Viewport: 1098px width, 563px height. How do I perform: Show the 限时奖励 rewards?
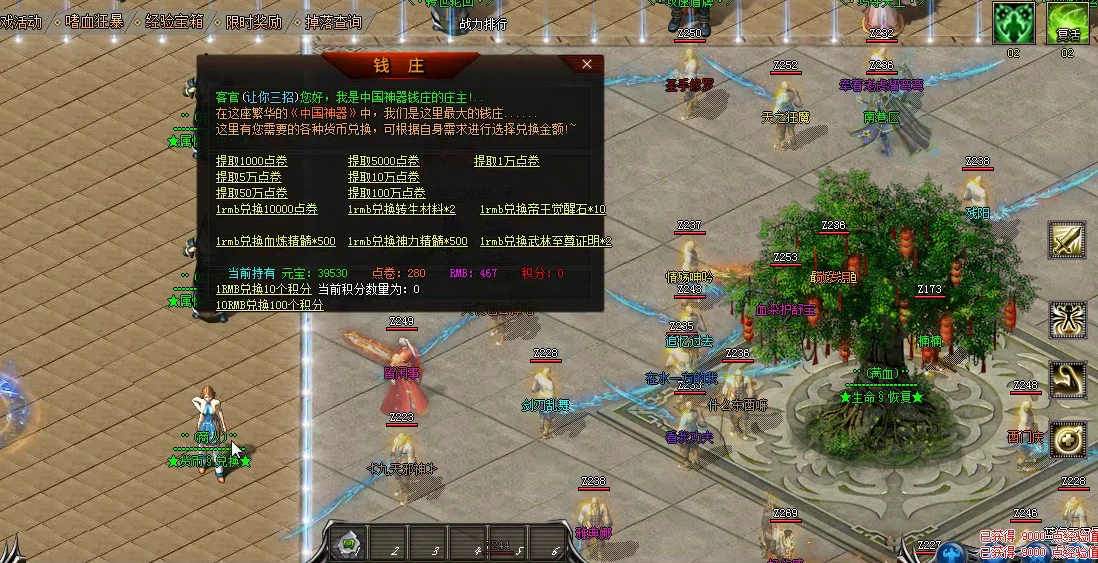[253, 21]
